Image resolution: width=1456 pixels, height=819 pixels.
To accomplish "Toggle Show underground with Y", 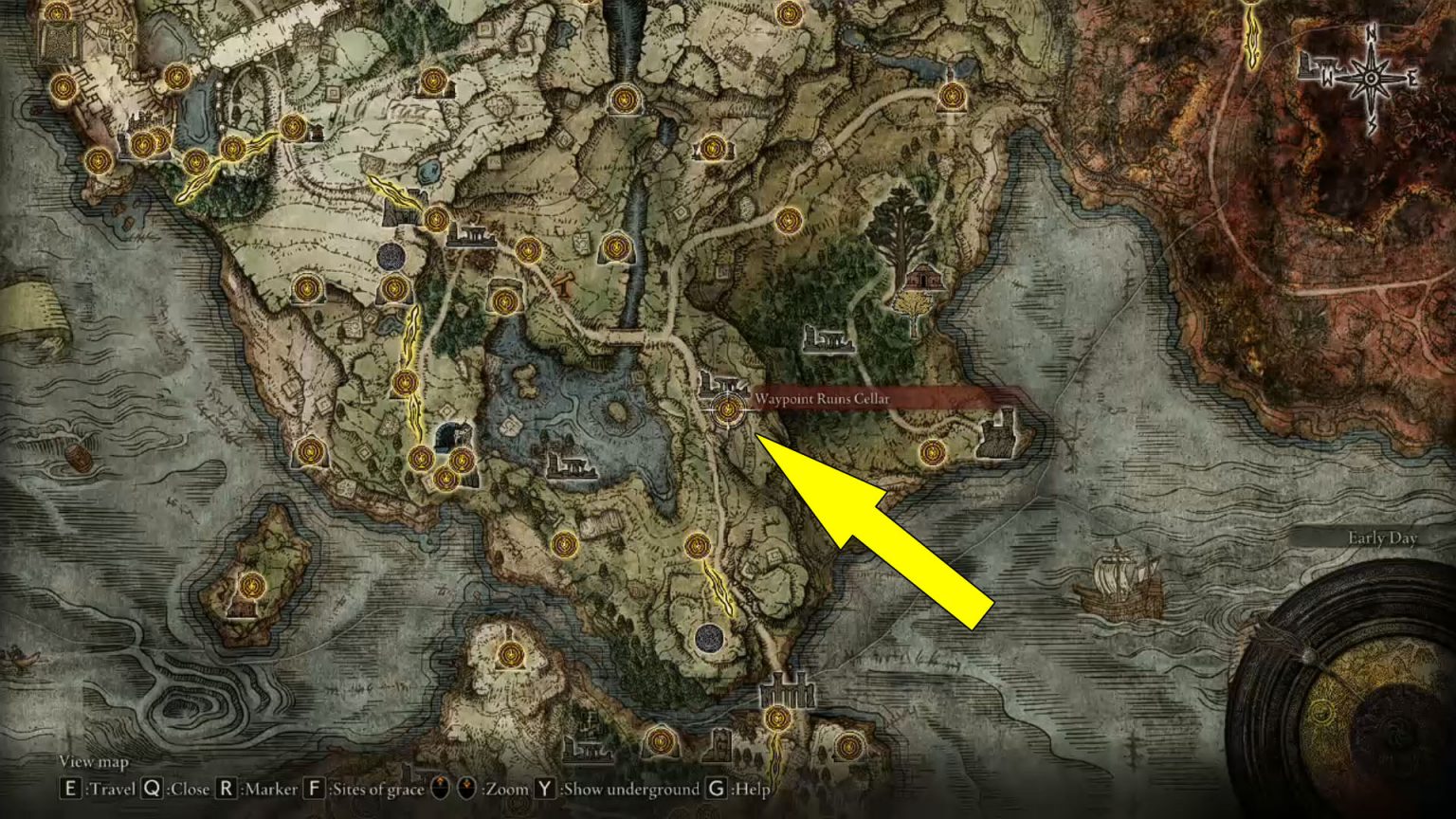I will [543, 787].
